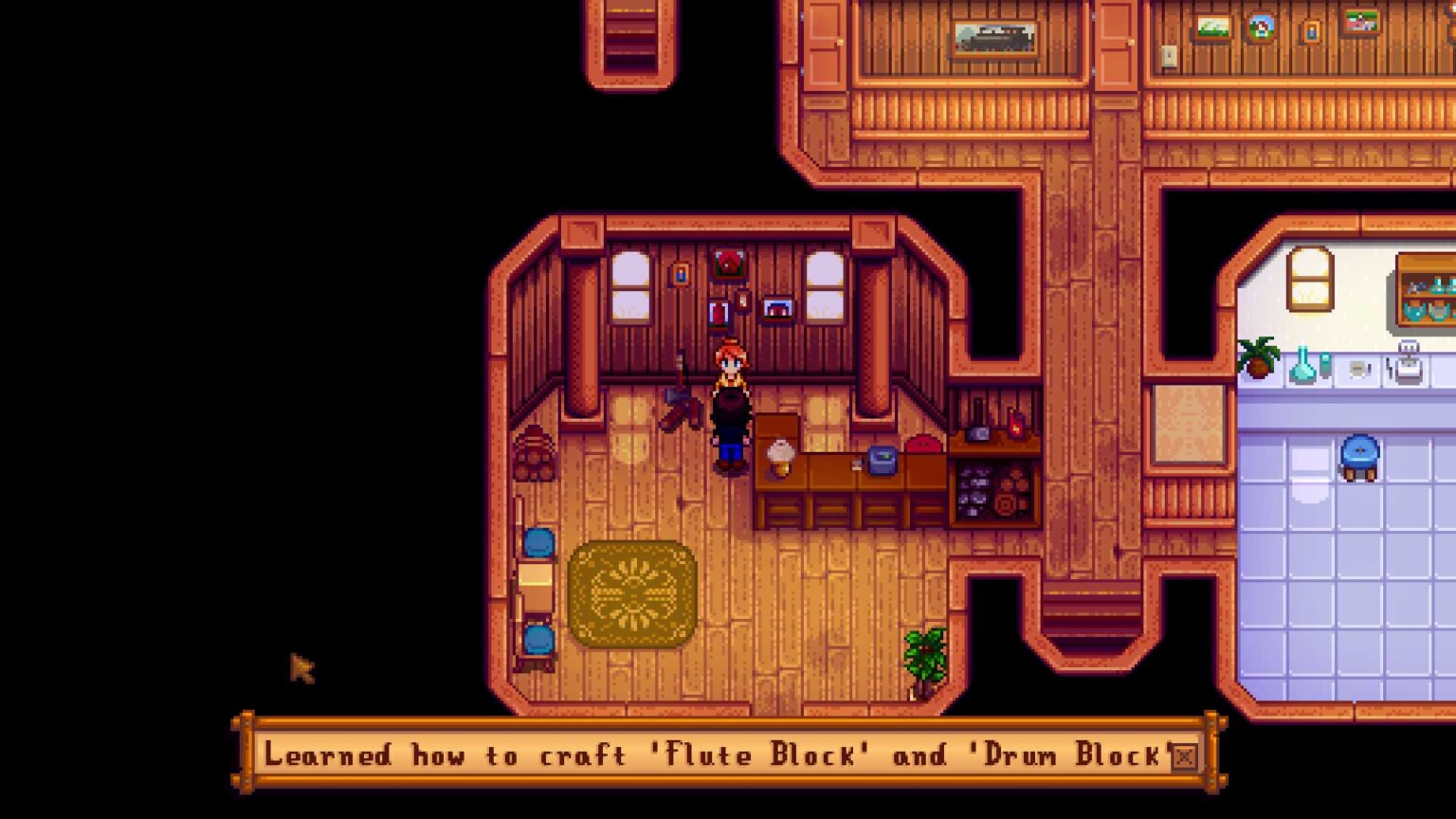The image size is (1456, 819).
Task: Click the 'Drum Block' text in the banner
Action: [1066, 756]
